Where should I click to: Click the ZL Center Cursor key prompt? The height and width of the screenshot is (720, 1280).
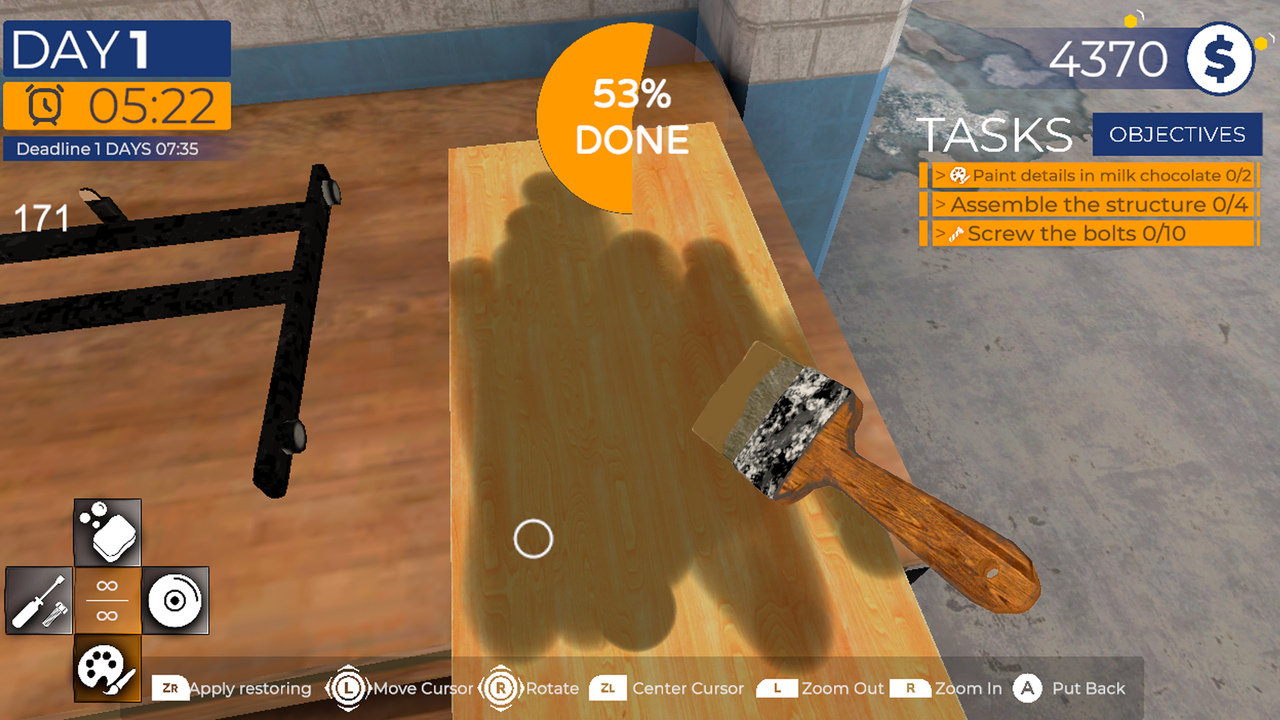607,688
